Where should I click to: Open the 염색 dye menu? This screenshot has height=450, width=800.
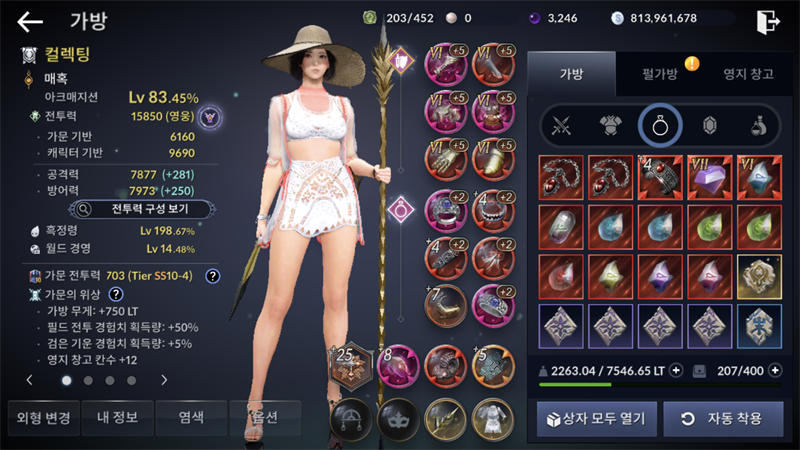pyautogui.click(x=190, y=417)
